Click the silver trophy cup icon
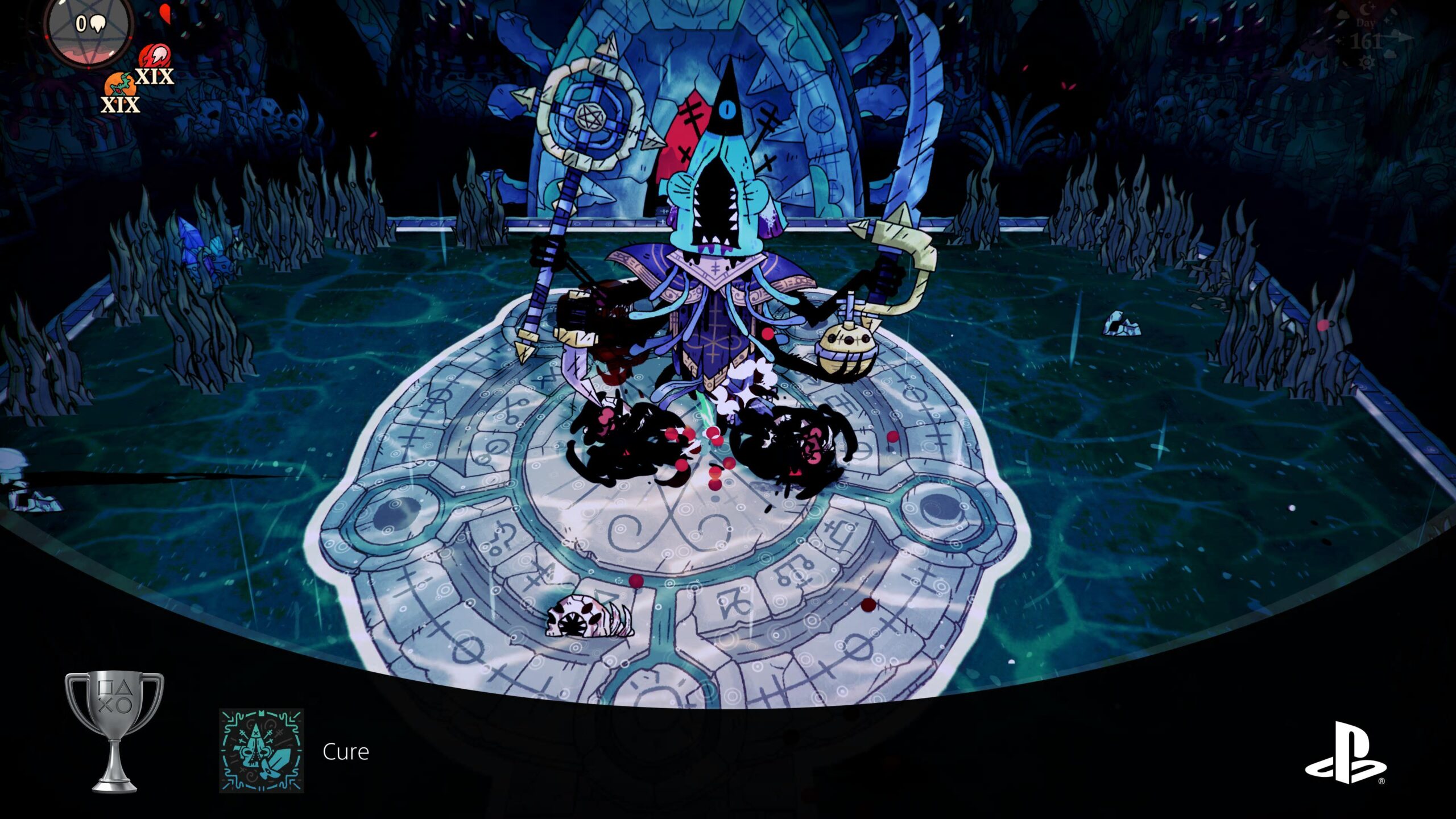 (114, 731)
